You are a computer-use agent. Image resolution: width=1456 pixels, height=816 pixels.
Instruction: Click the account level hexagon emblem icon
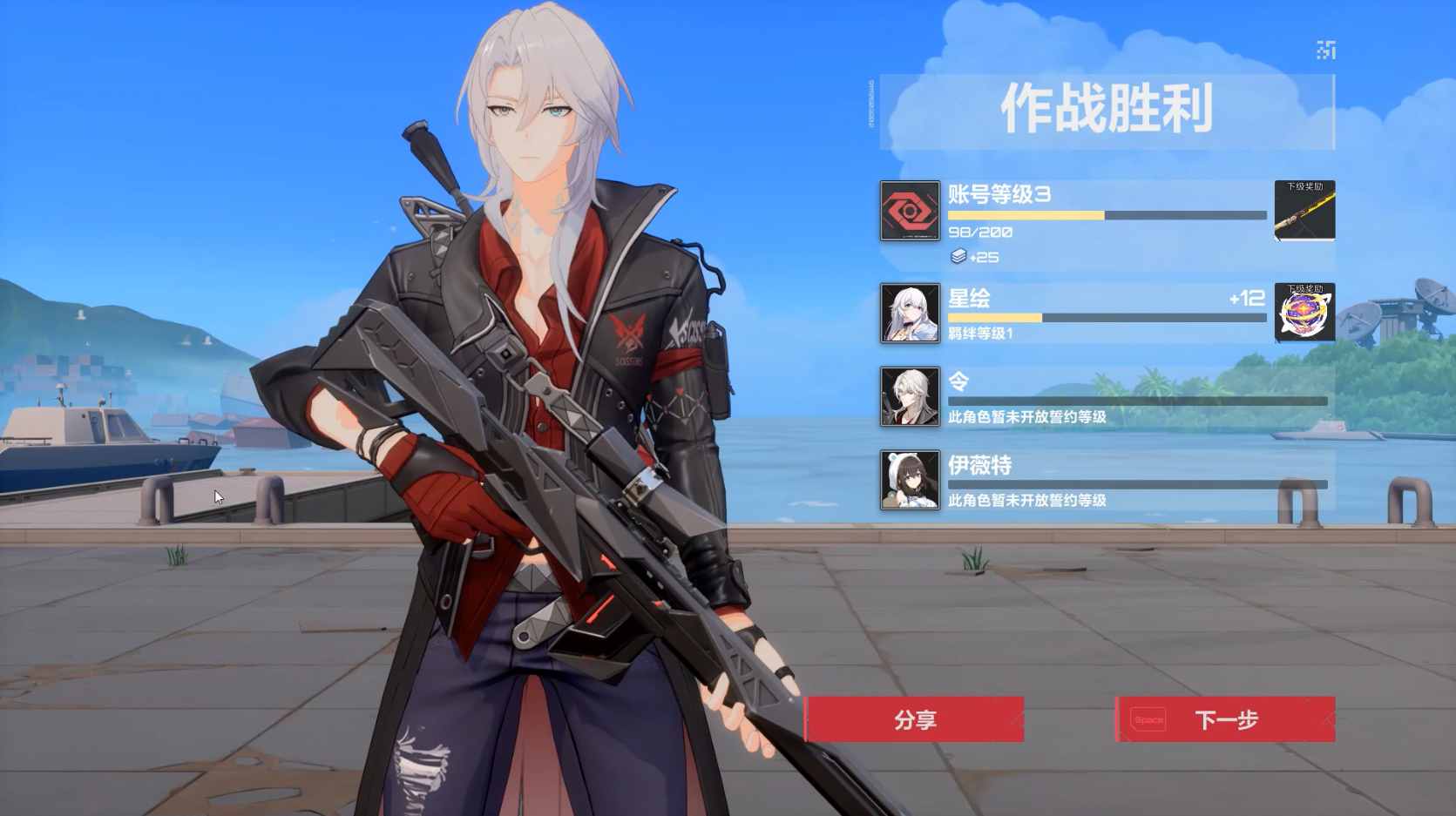909,212
